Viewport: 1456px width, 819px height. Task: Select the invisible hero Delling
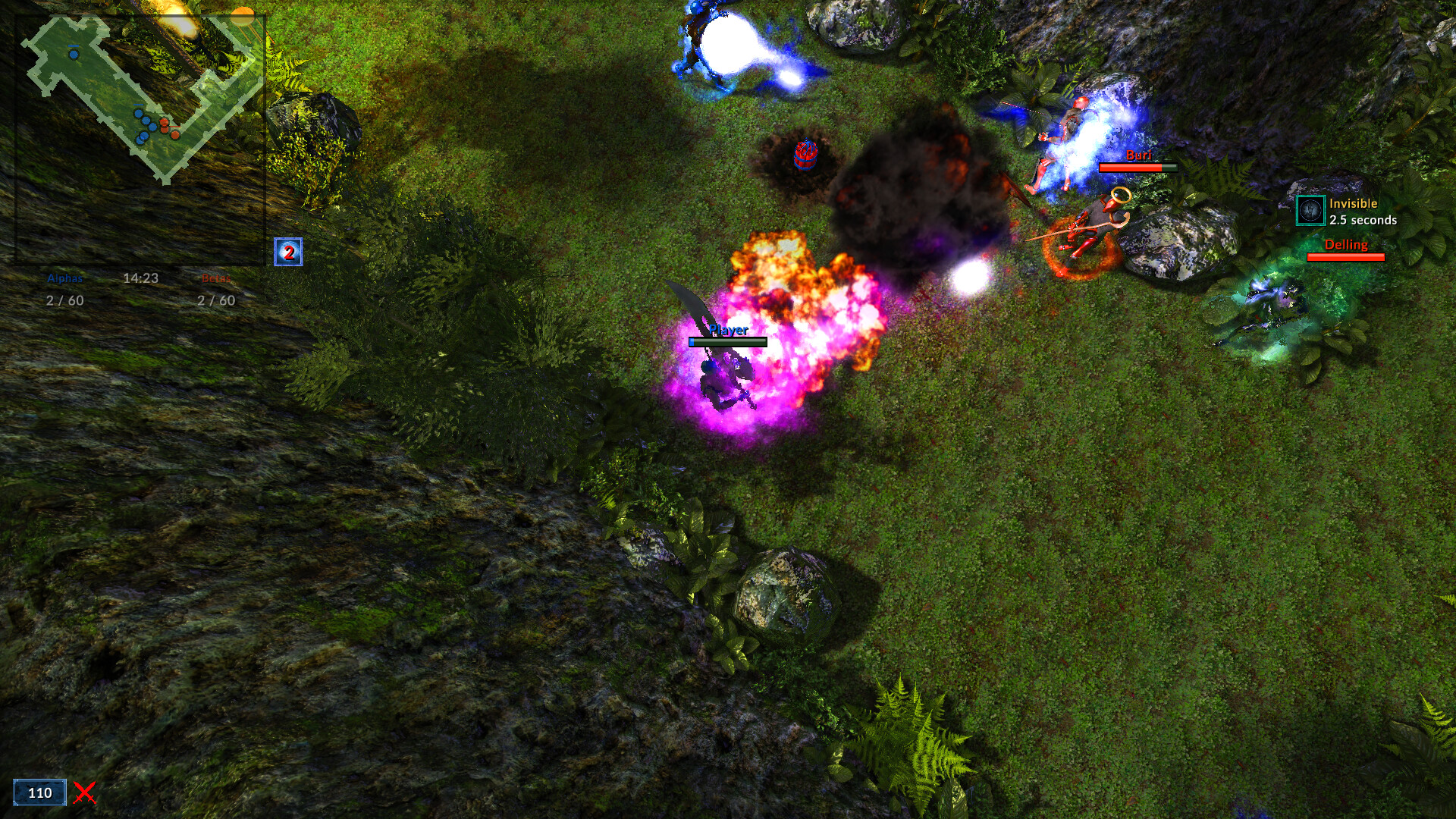1274,303
